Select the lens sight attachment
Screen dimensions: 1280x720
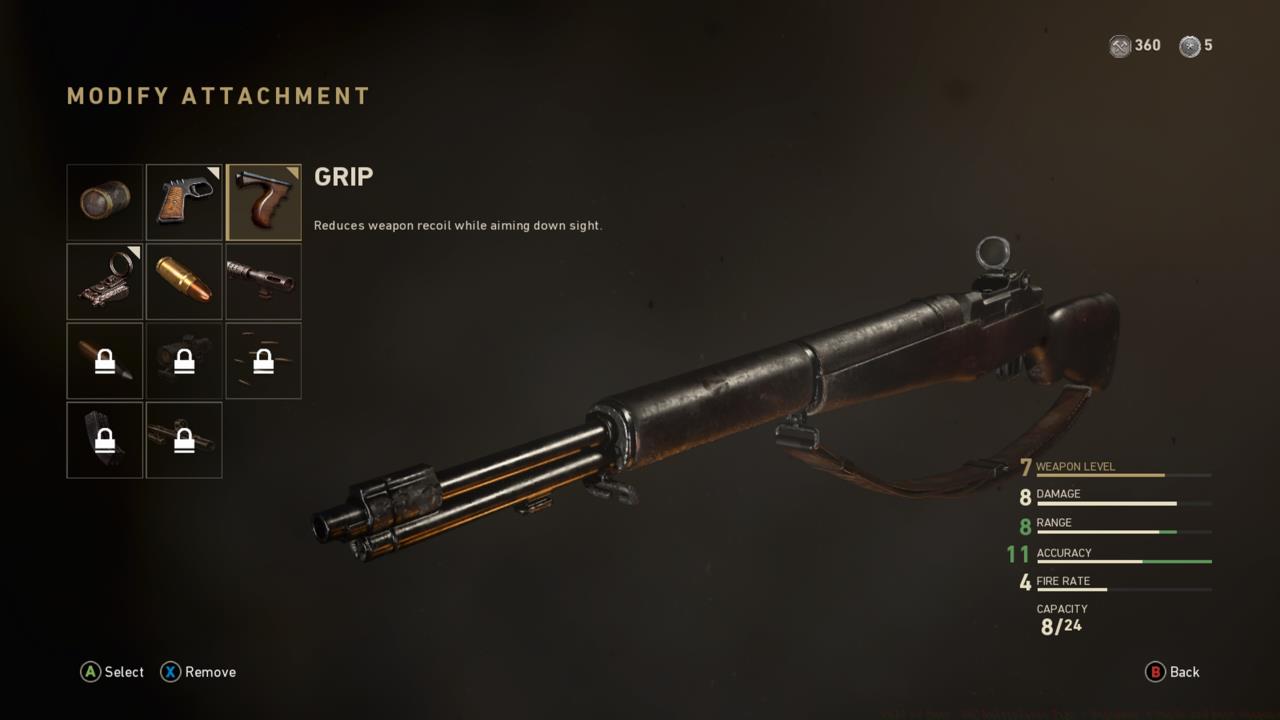tap(105, 281)
